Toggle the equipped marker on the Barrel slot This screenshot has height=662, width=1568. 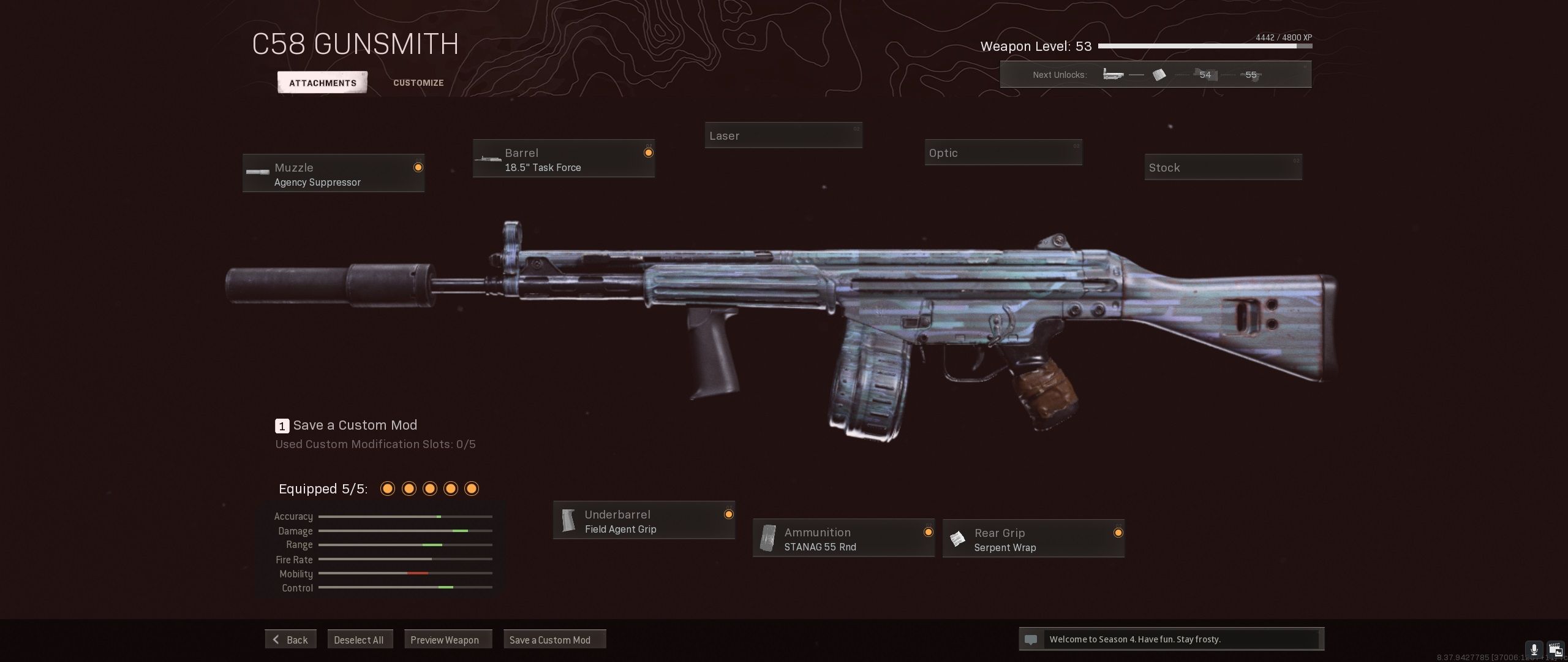click(648, 153)
